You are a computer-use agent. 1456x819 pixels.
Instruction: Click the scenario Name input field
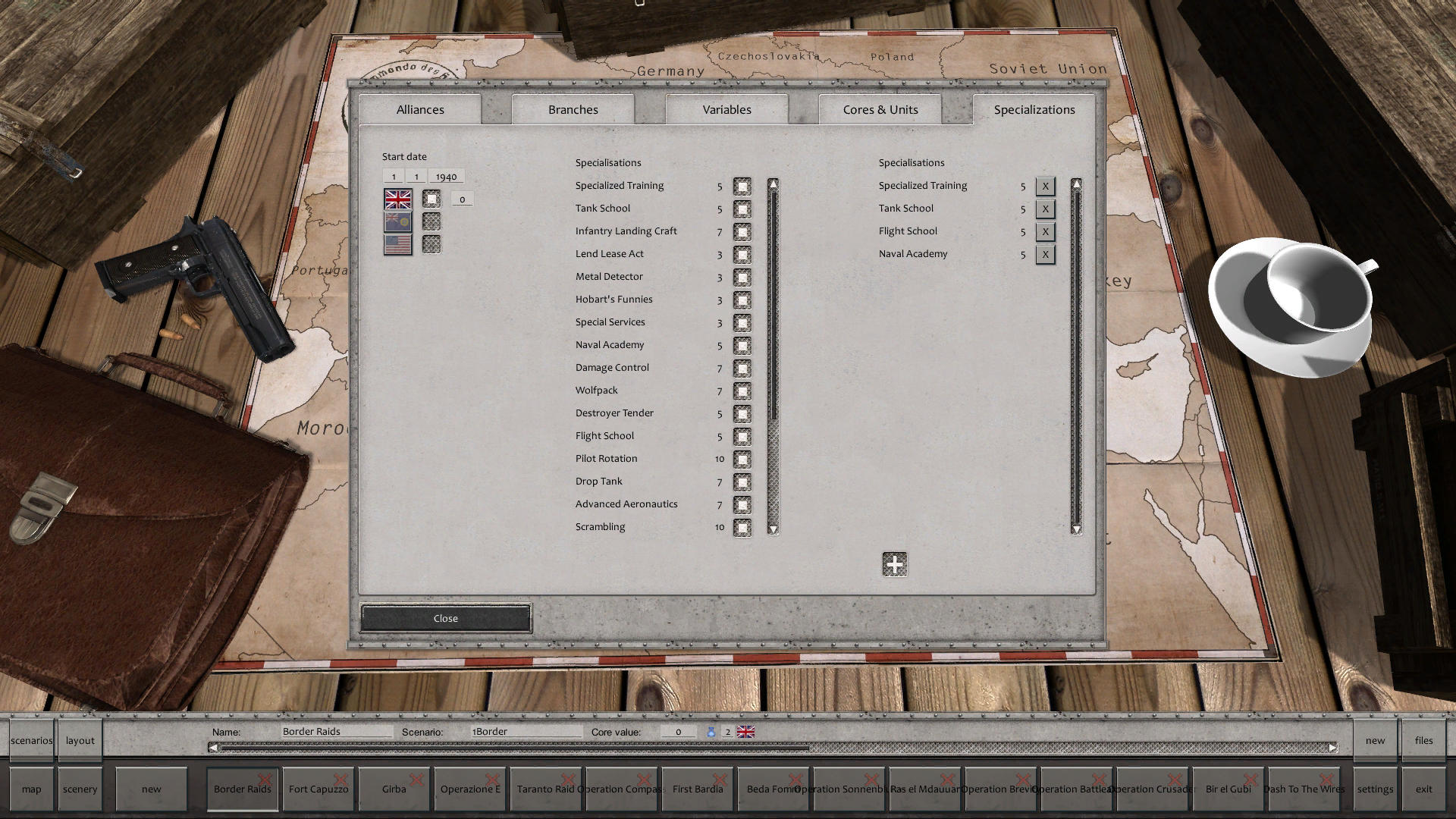pos(334,731)
